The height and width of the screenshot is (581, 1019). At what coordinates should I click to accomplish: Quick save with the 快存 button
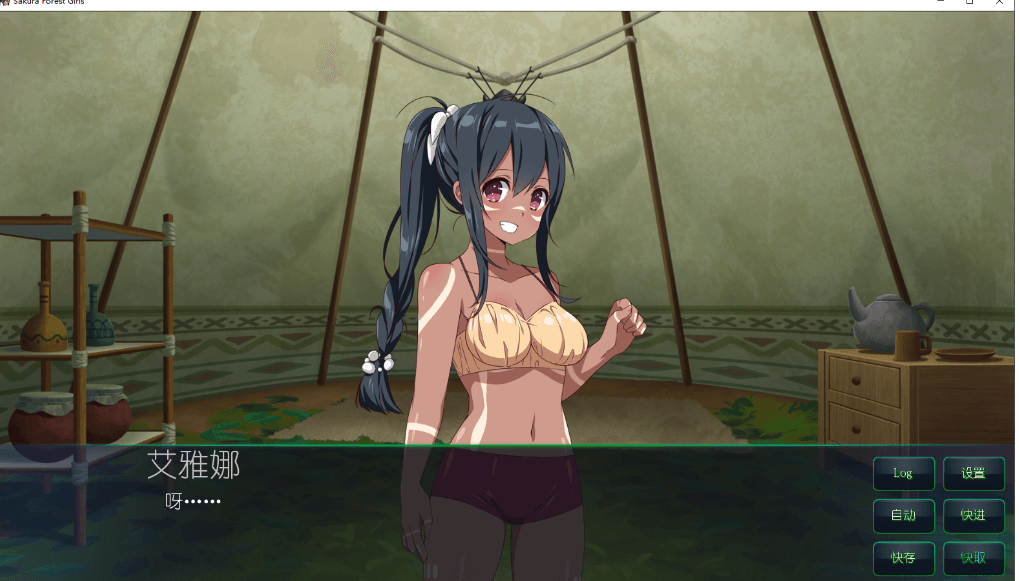[x=903, y=558]
